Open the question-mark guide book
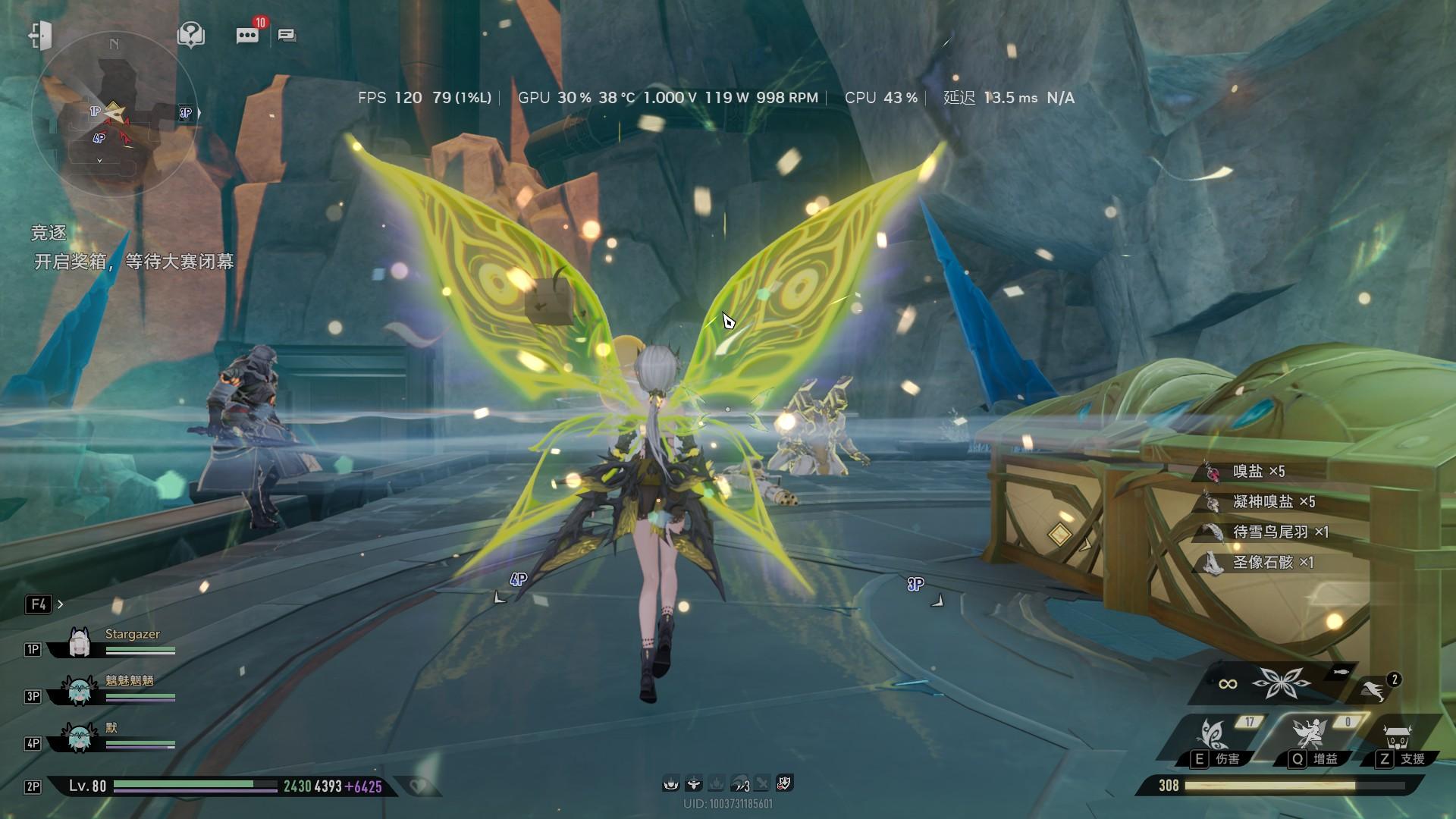 point(190,35)
